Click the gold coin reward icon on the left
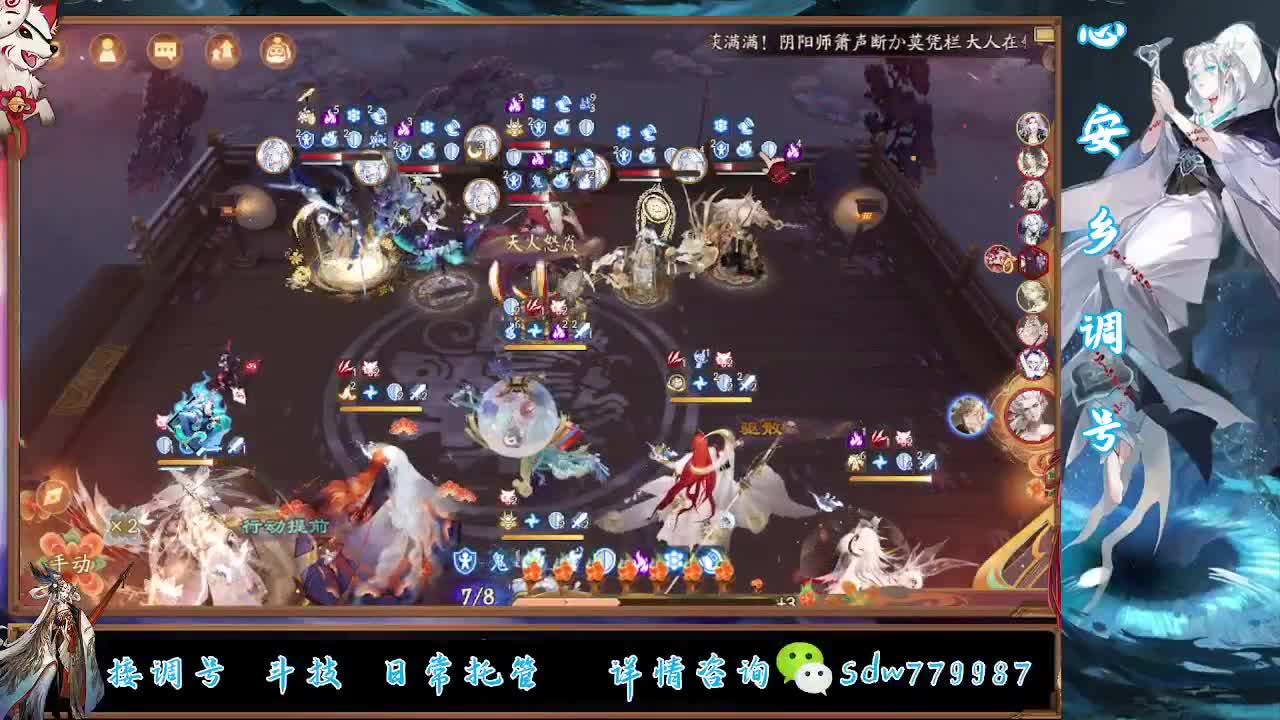 pos(52,496)
